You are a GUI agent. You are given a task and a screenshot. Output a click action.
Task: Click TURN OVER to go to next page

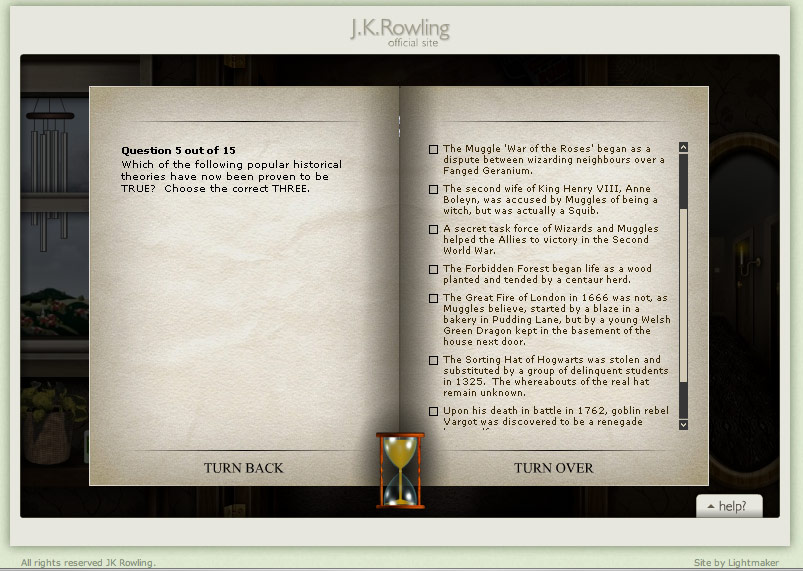point(553,468)
